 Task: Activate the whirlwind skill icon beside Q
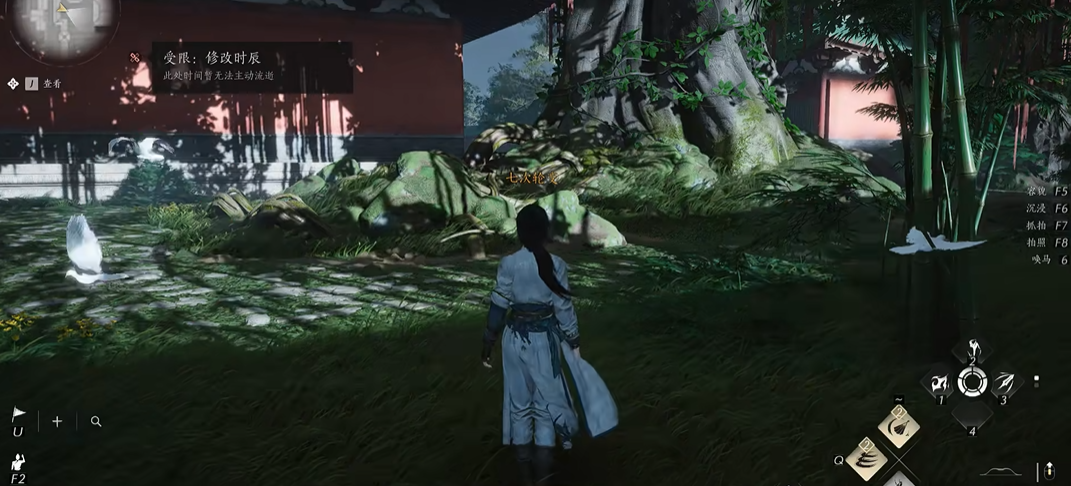click(866, 460)
